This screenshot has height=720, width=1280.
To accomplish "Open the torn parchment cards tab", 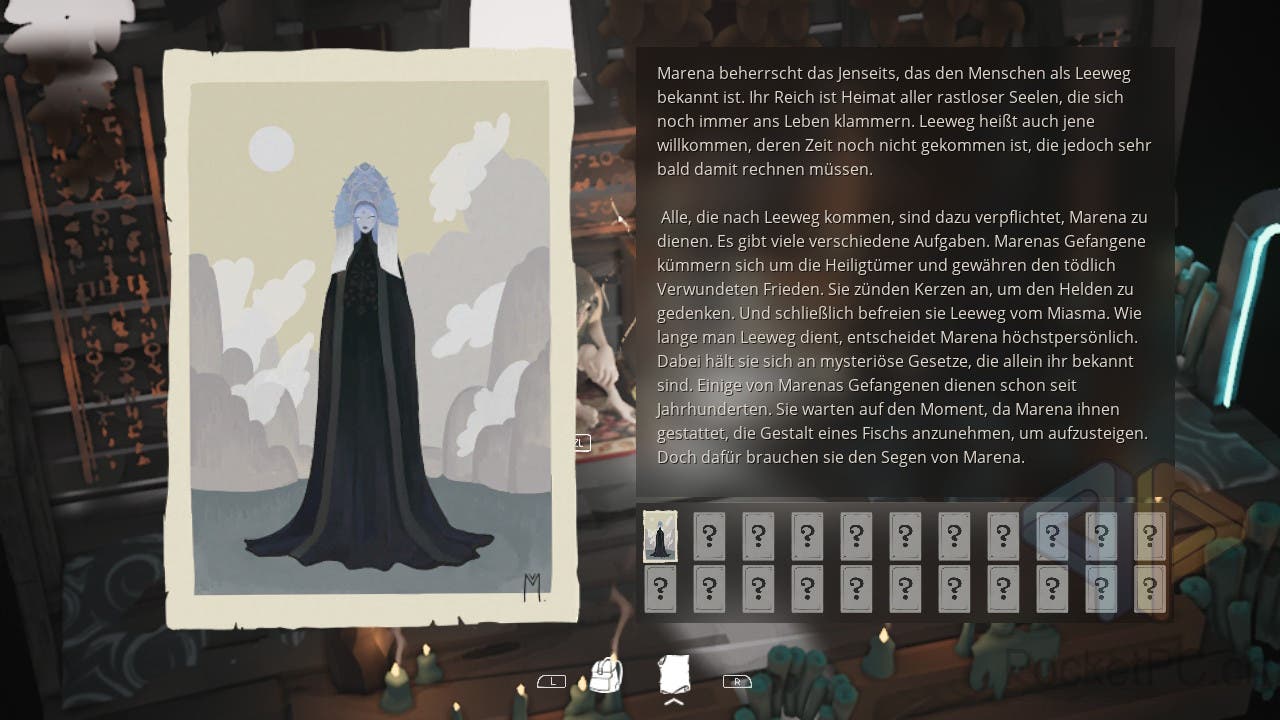I will tap(675, 675).
